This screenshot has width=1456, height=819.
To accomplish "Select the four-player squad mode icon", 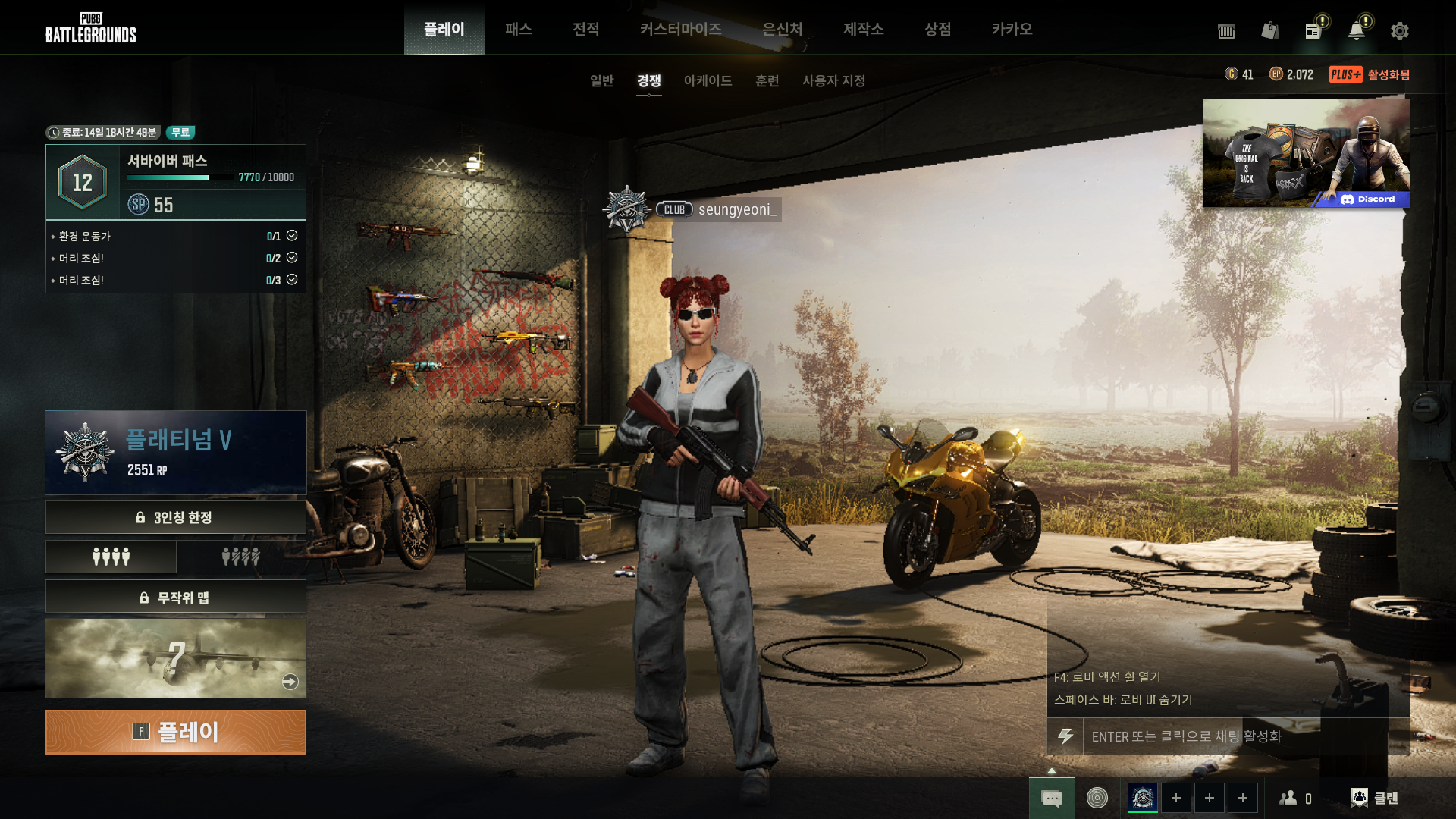I will pos(111,557).
